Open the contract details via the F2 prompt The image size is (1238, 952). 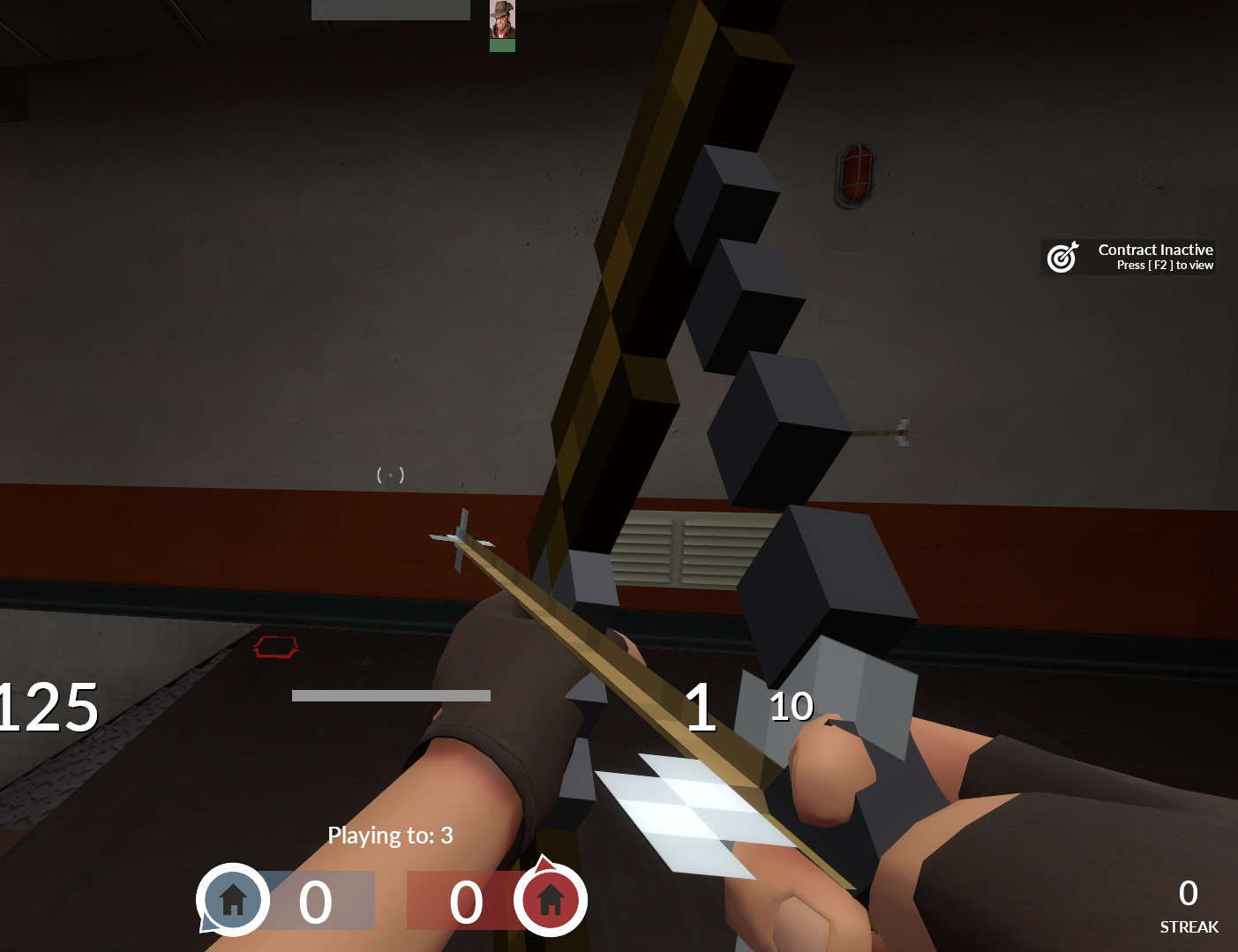click(x=1163, y=265)
